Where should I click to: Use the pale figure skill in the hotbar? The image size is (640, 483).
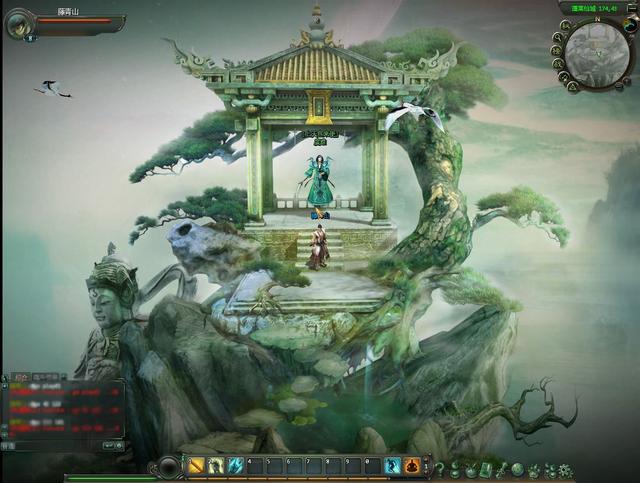click(216, 466)
